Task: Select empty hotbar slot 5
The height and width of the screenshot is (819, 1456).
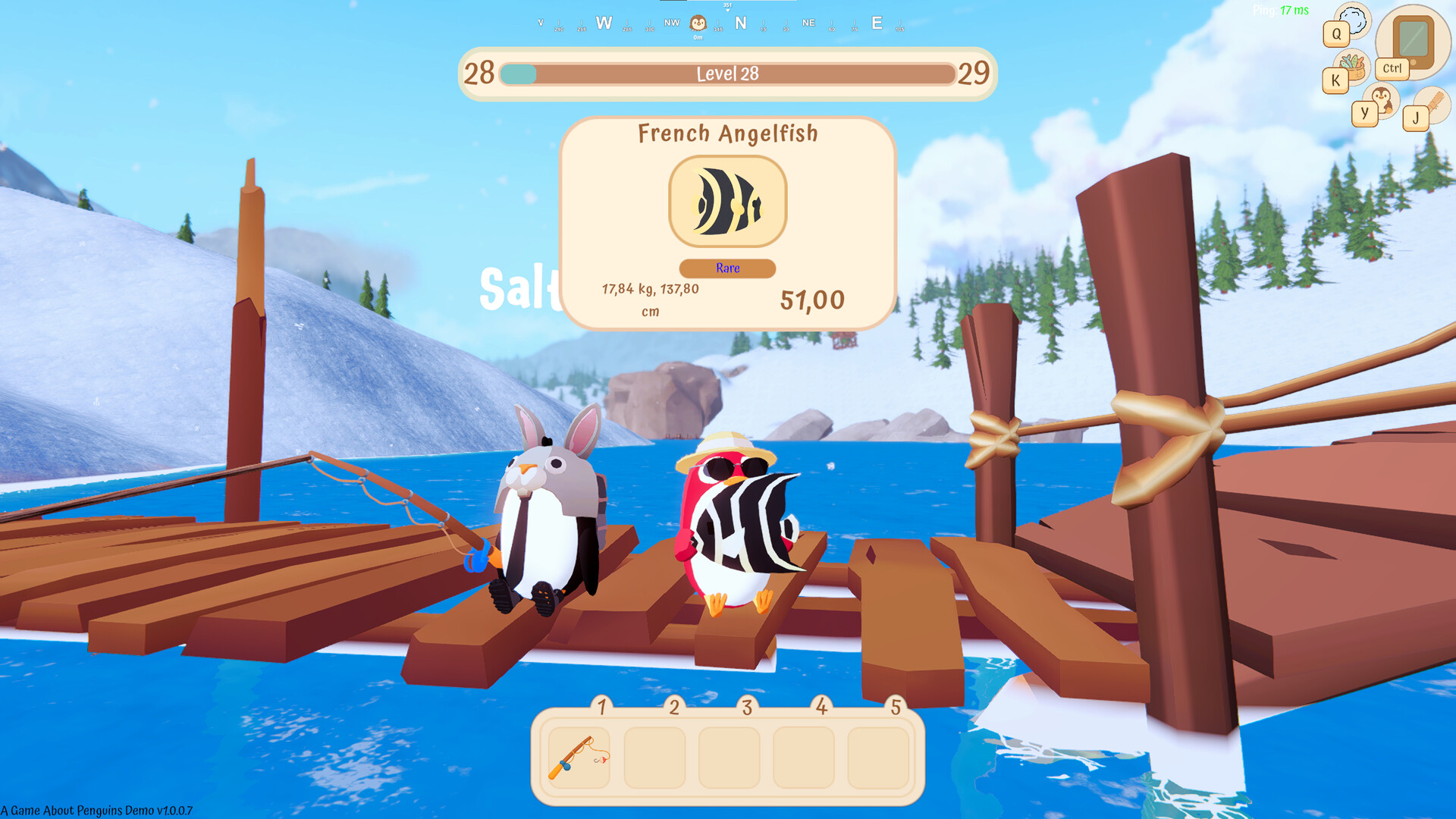Action: click(x=880, y=758)
